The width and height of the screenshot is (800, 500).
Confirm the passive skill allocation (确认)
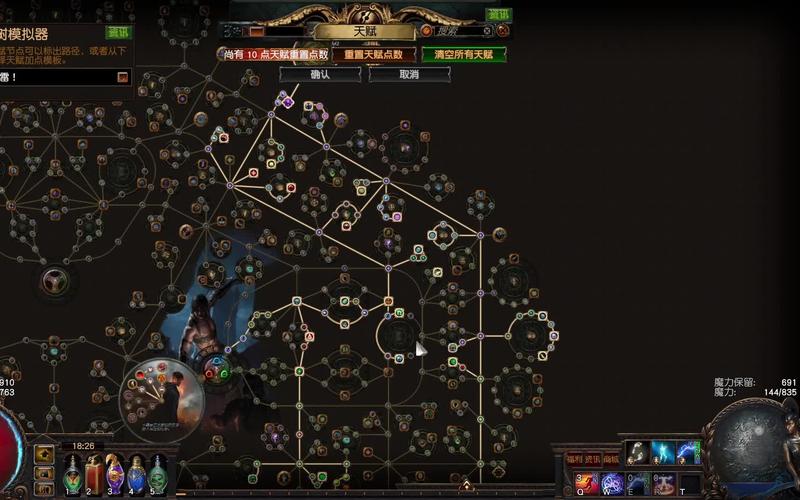click(x=320, y=74)
